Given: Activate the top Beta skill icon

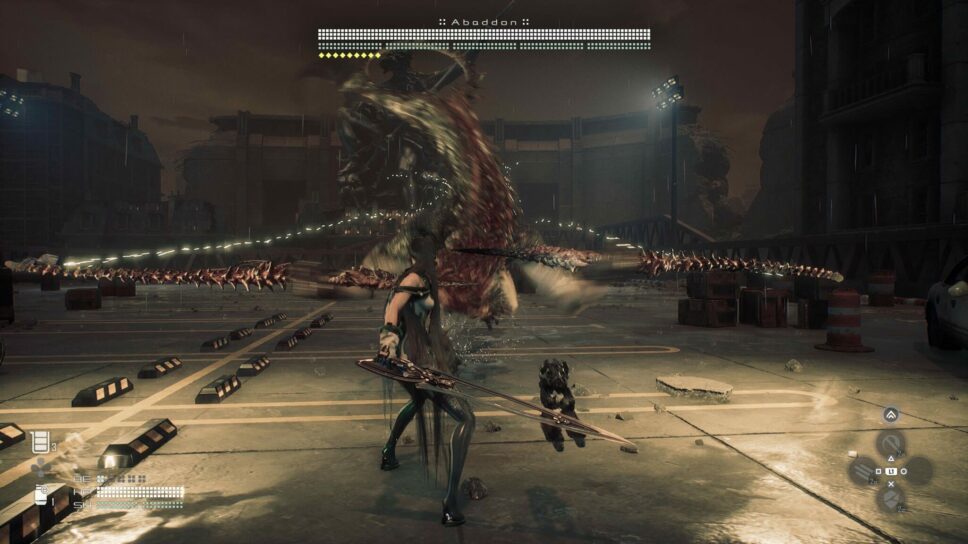Looking at the screenshot, I should [890, 443].
